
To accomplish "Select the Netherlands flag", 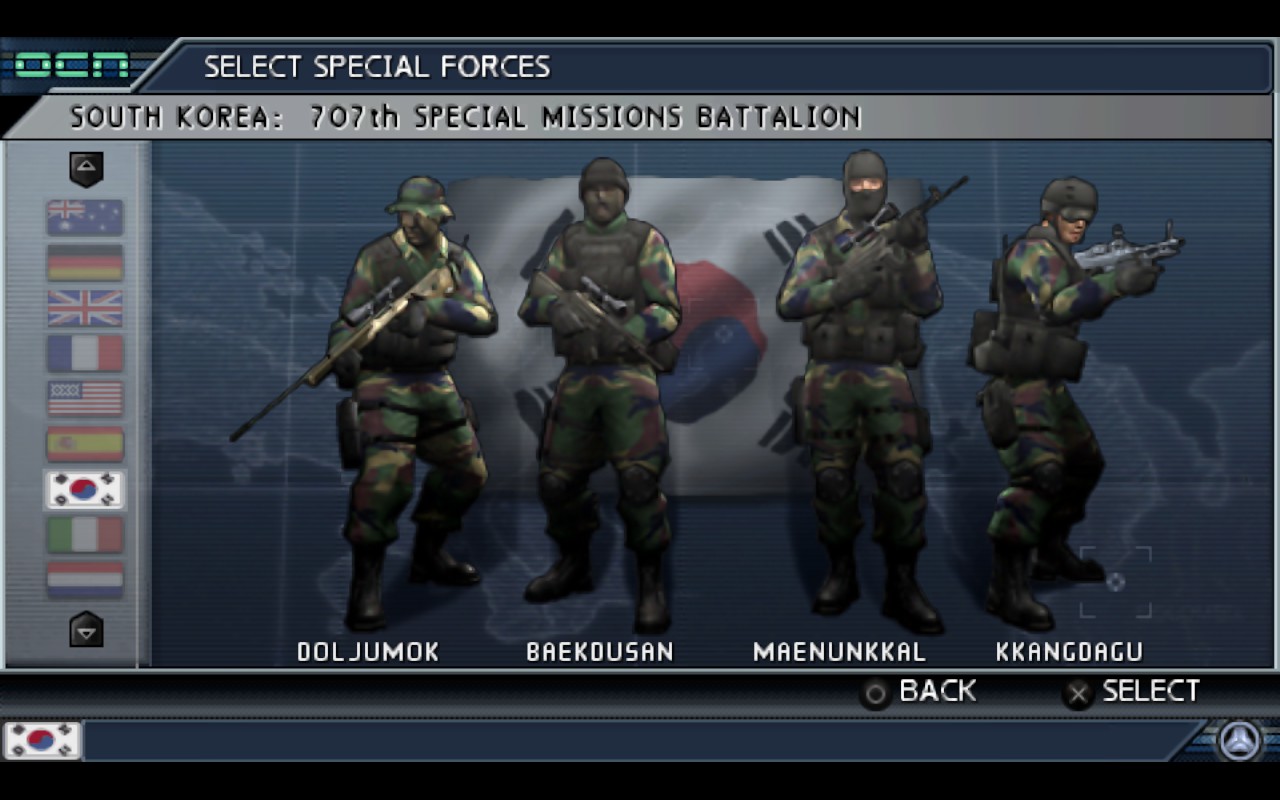I will tap(85, 579).
